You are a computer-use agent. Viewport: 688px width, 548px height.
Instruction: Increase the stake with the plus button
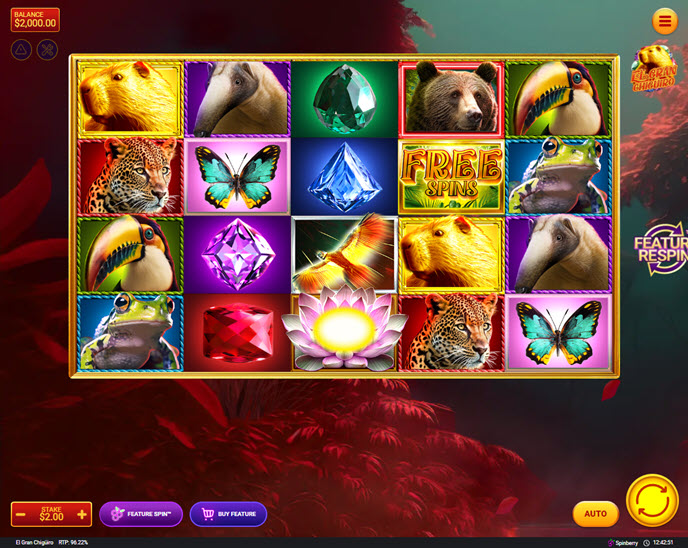pos(82,514)
